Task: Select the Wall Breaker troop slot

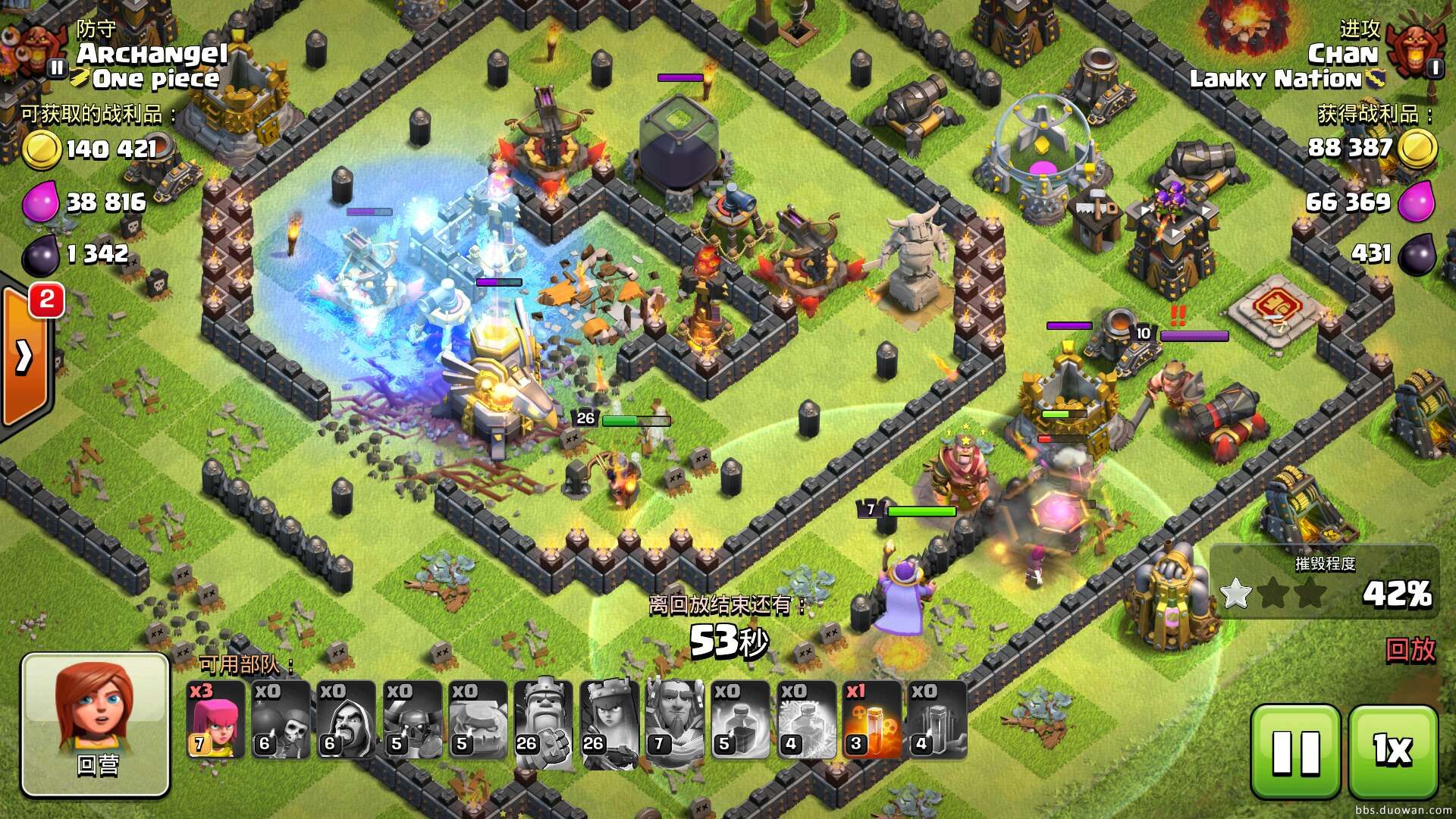Action: tap(281, 720)
